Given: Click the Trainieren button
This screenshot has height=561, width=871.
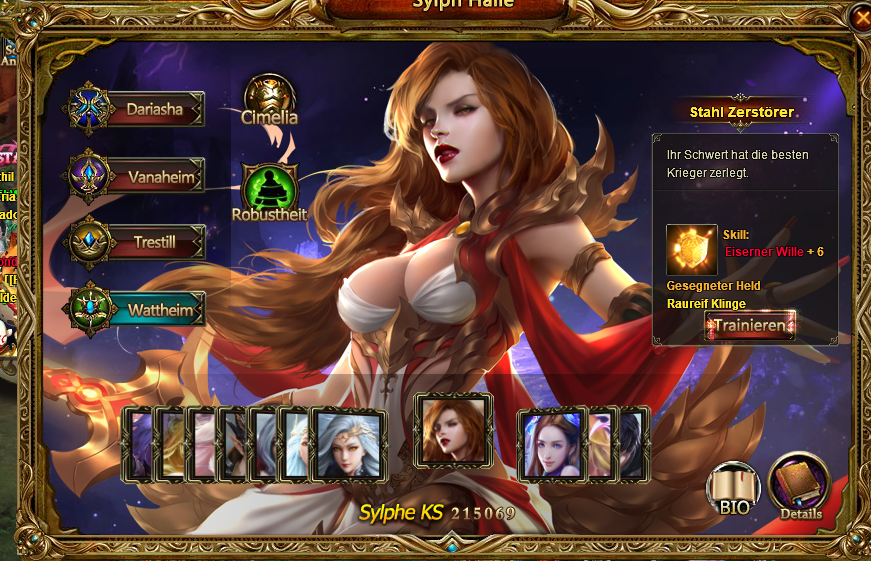Looking at the screenshot, I should [x=750, y=325].
